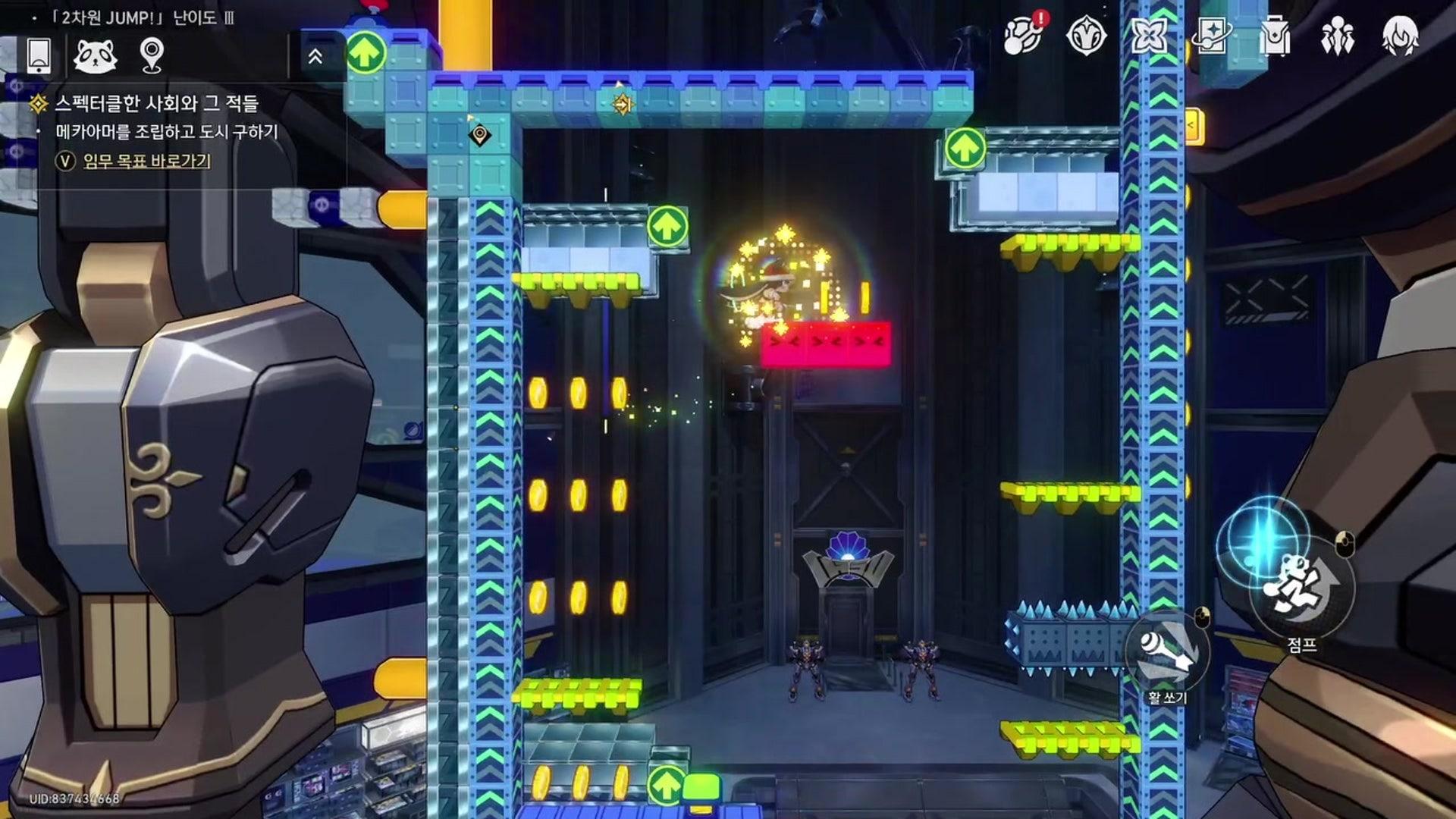Click the panda face icon

tap(96, 55)
